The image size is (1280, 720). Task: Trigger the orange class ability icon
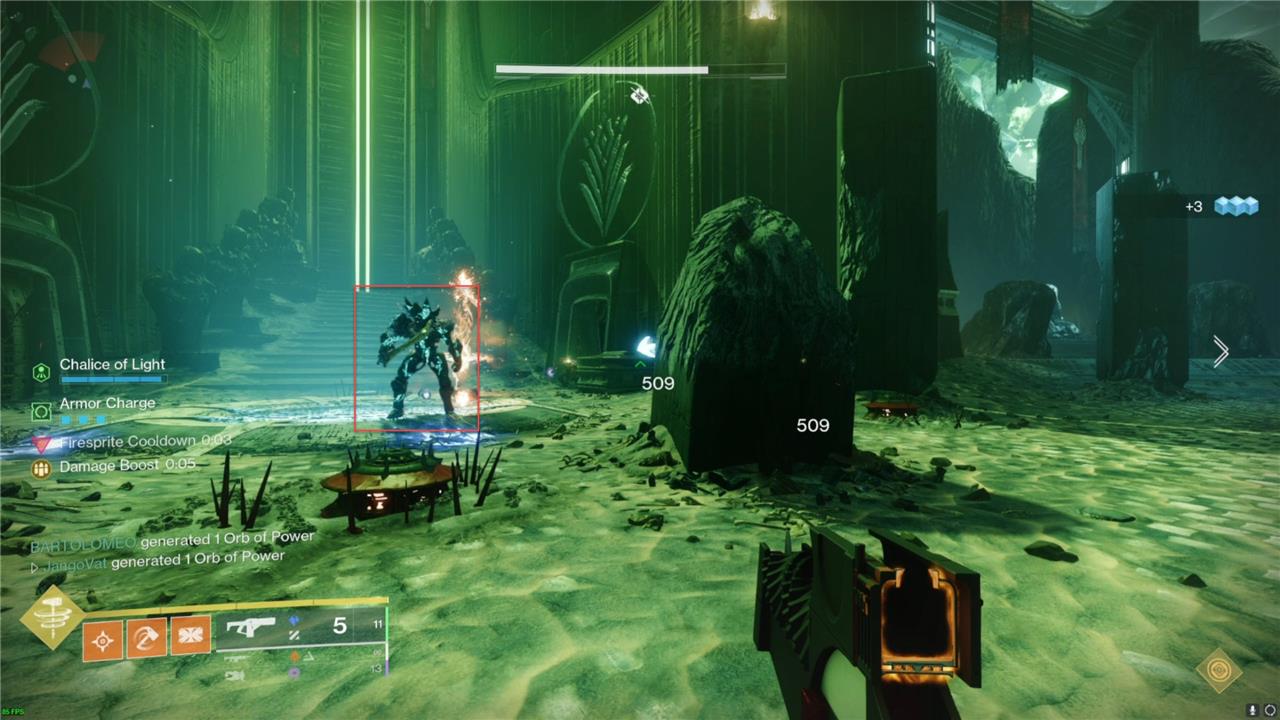191,635
